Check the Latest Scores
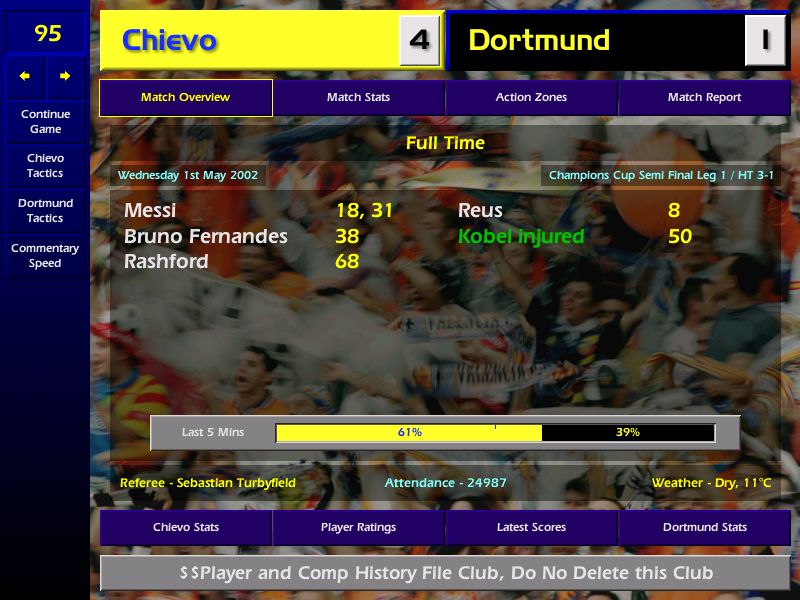The image size is (800, 600). (x=531, y=527)
